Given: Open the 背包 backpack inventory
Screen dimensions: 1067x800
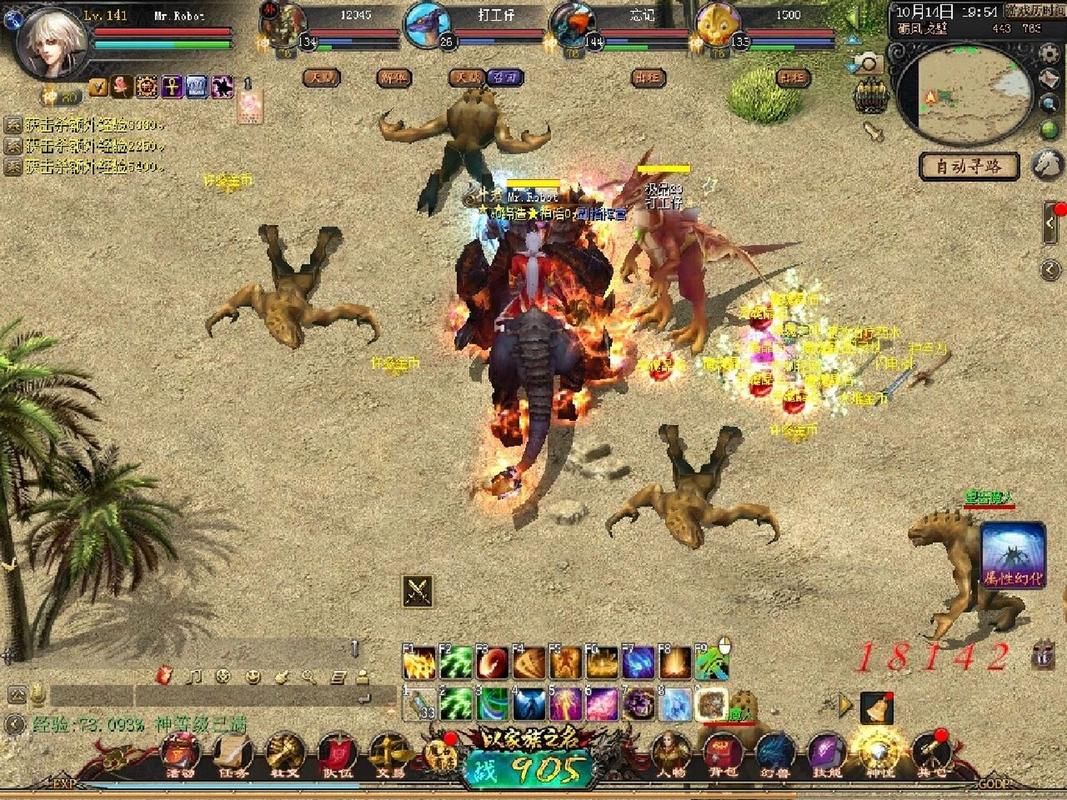Looking at the screenshot, I should point(723,755).
